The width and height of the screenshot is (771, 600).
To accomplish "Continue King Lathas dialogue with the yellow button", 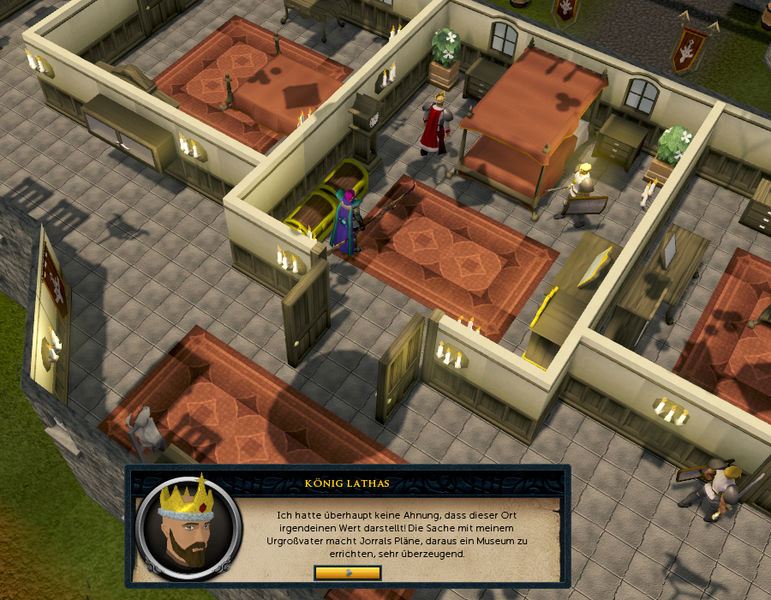I will 347,573.
